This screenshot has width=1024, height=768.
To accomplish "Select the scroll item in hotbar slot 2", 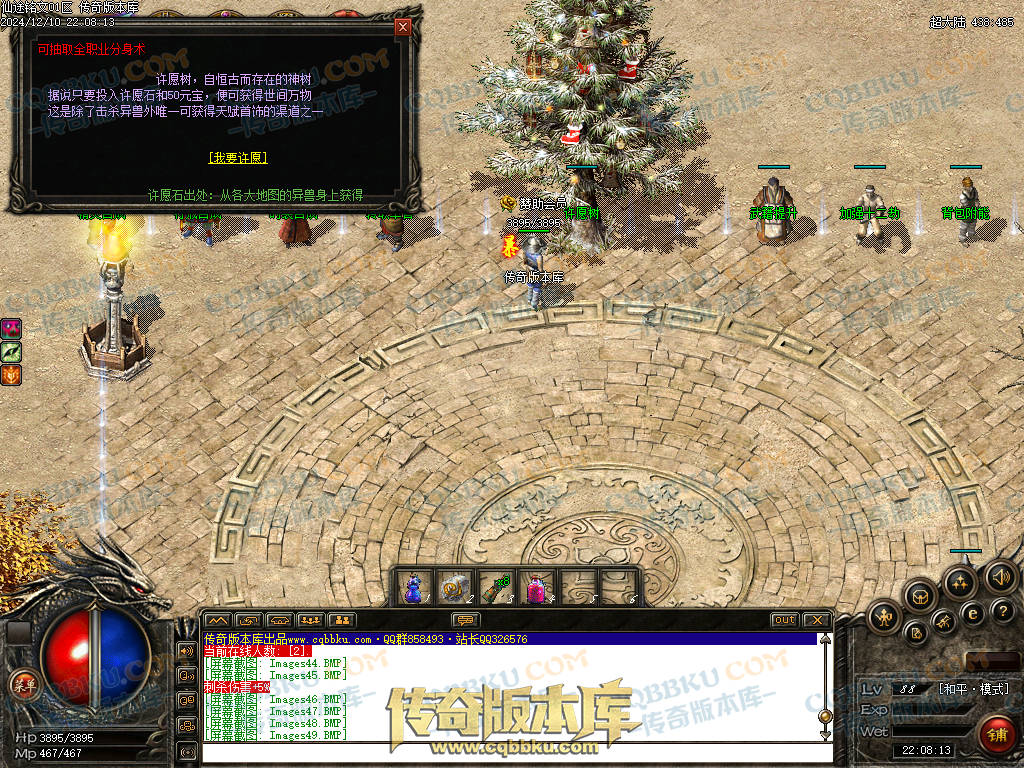I will 454,588.
